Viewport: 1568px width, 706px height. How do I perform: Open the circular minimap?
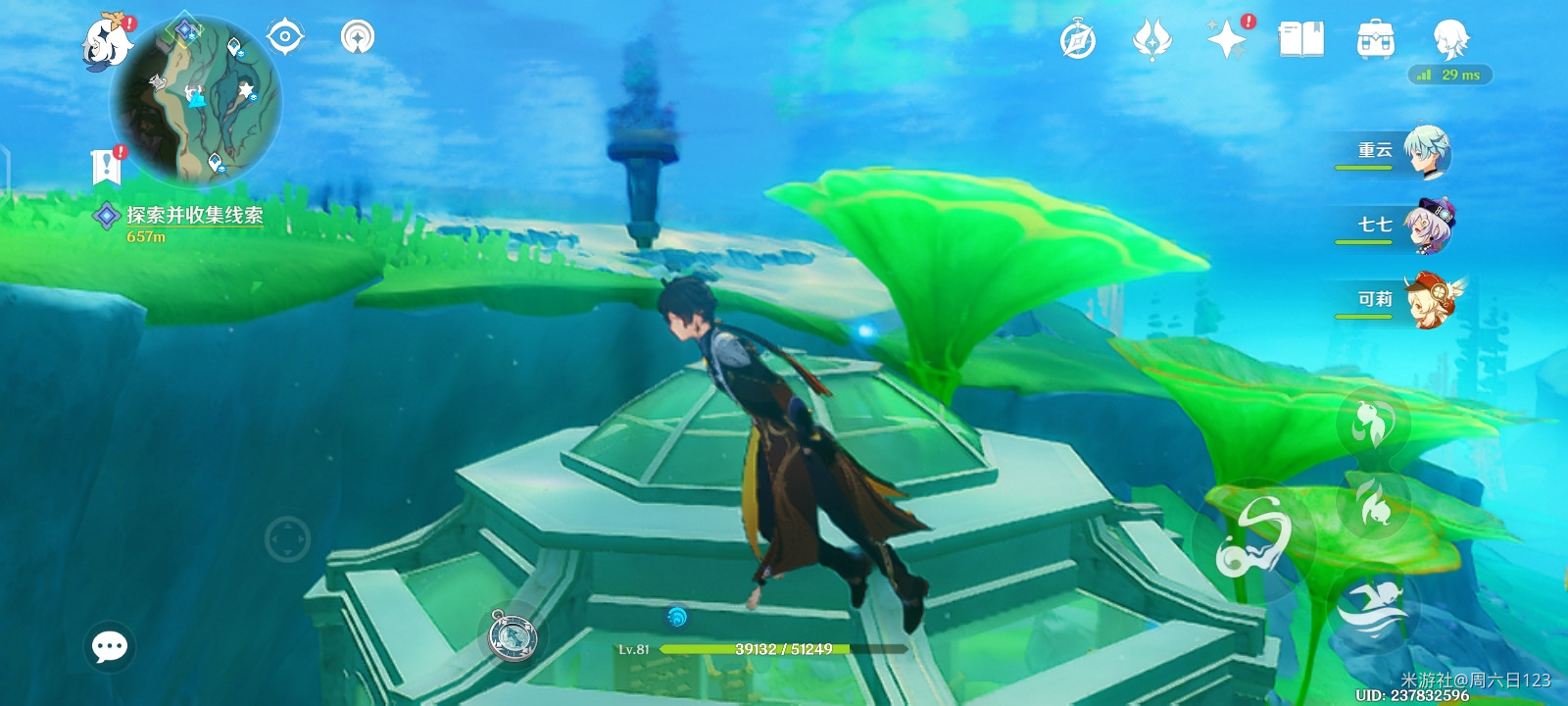tap(196, 101)
